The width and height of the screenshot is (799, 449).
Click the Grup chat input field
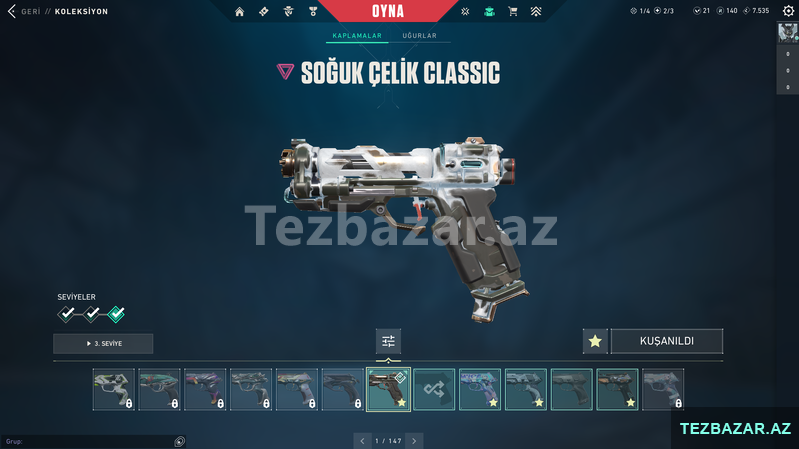pos(90,441)
